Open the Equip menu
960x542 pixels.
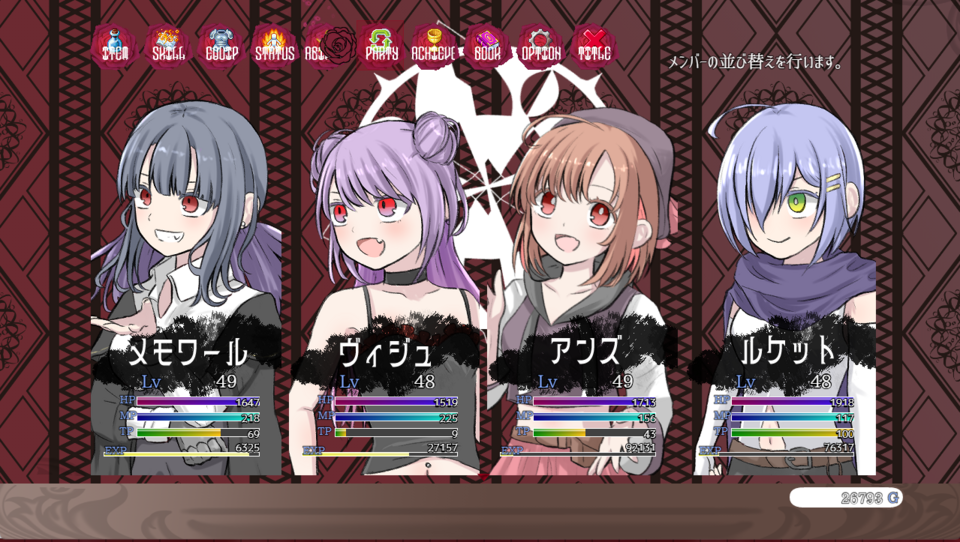[221, 45]
